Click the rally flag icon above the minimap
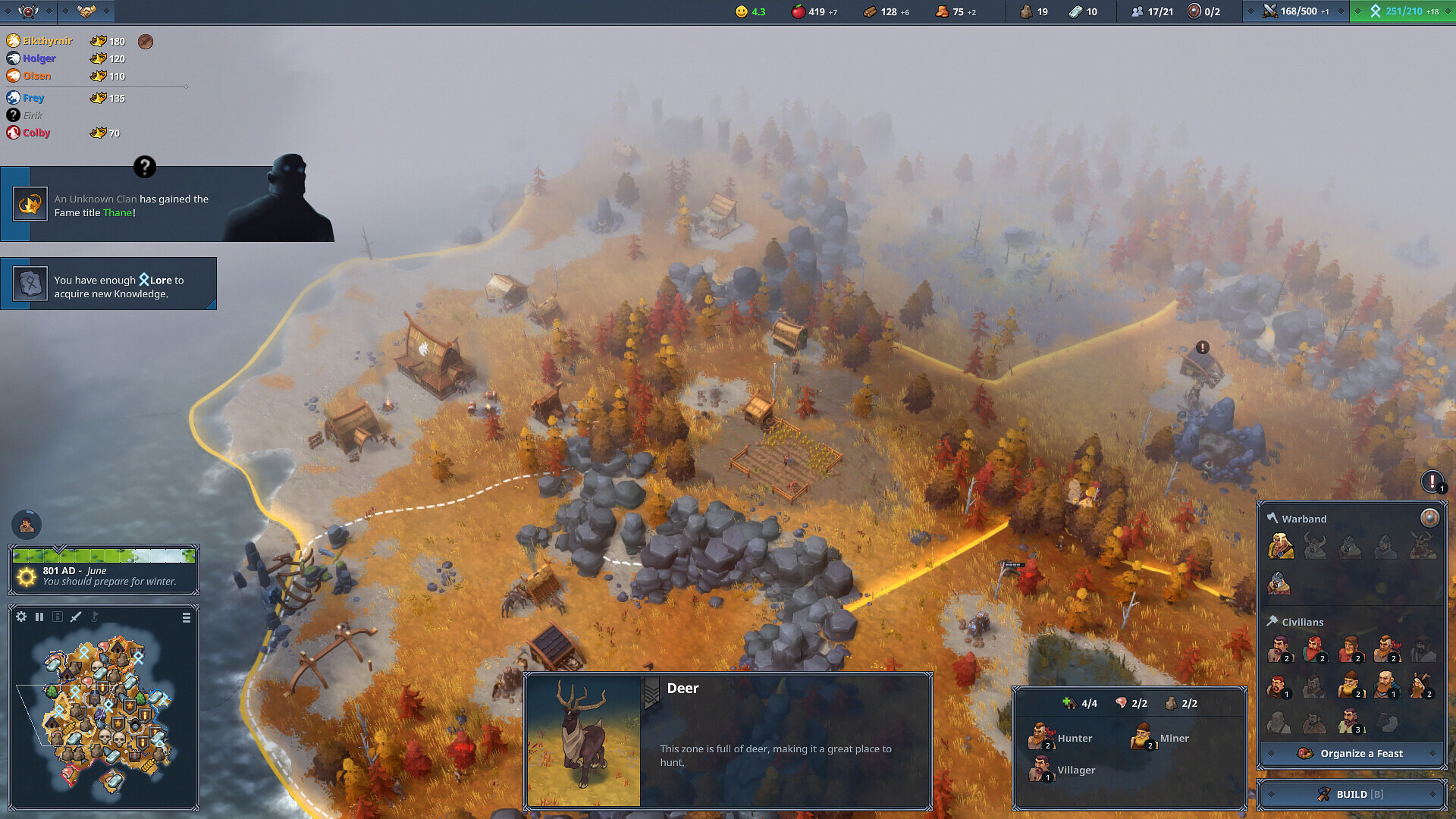Image resolution: width=1456 pixels, height=819 pixels. point(94,616)
